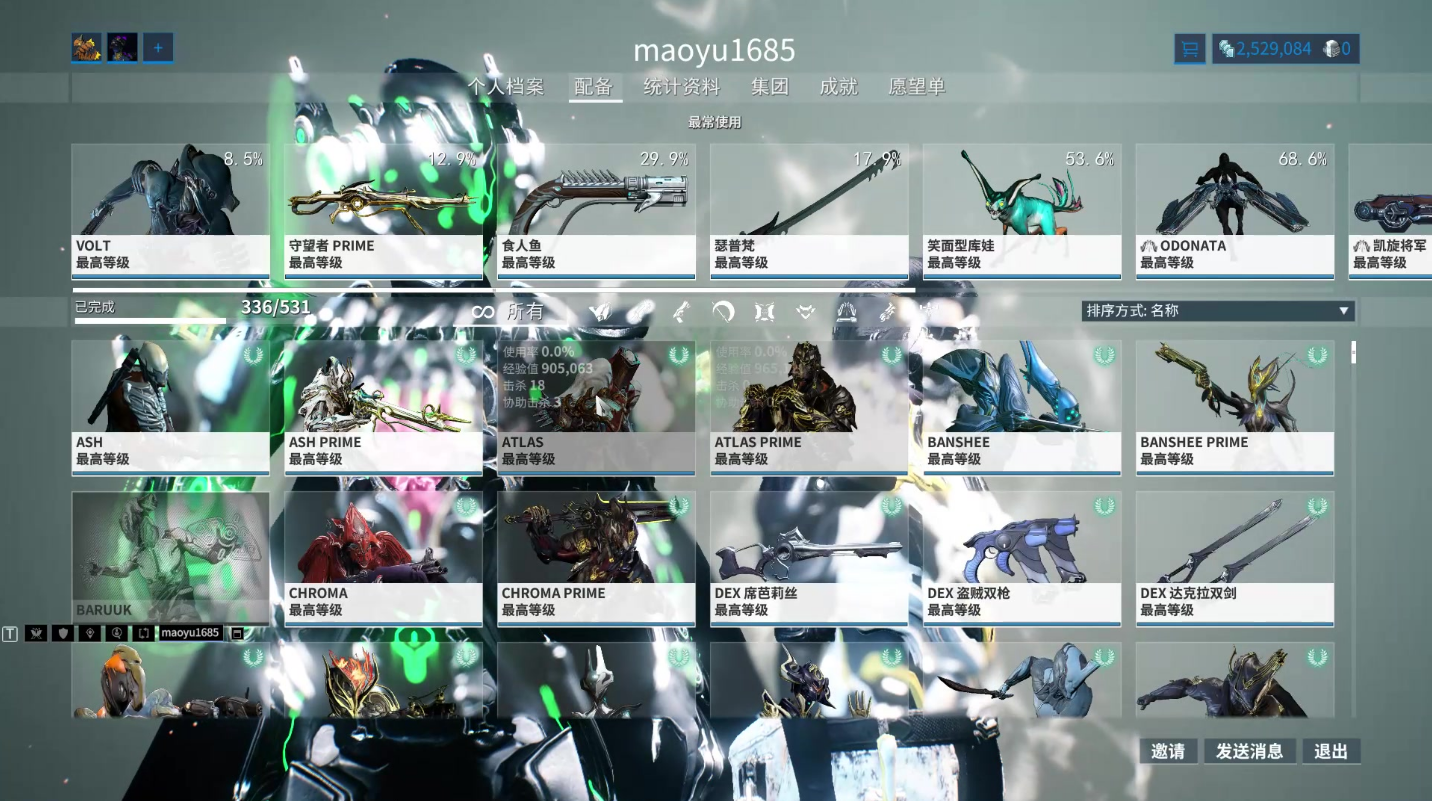
Task: Click the plus button beside avatars
Action: [x=158, y=48]
